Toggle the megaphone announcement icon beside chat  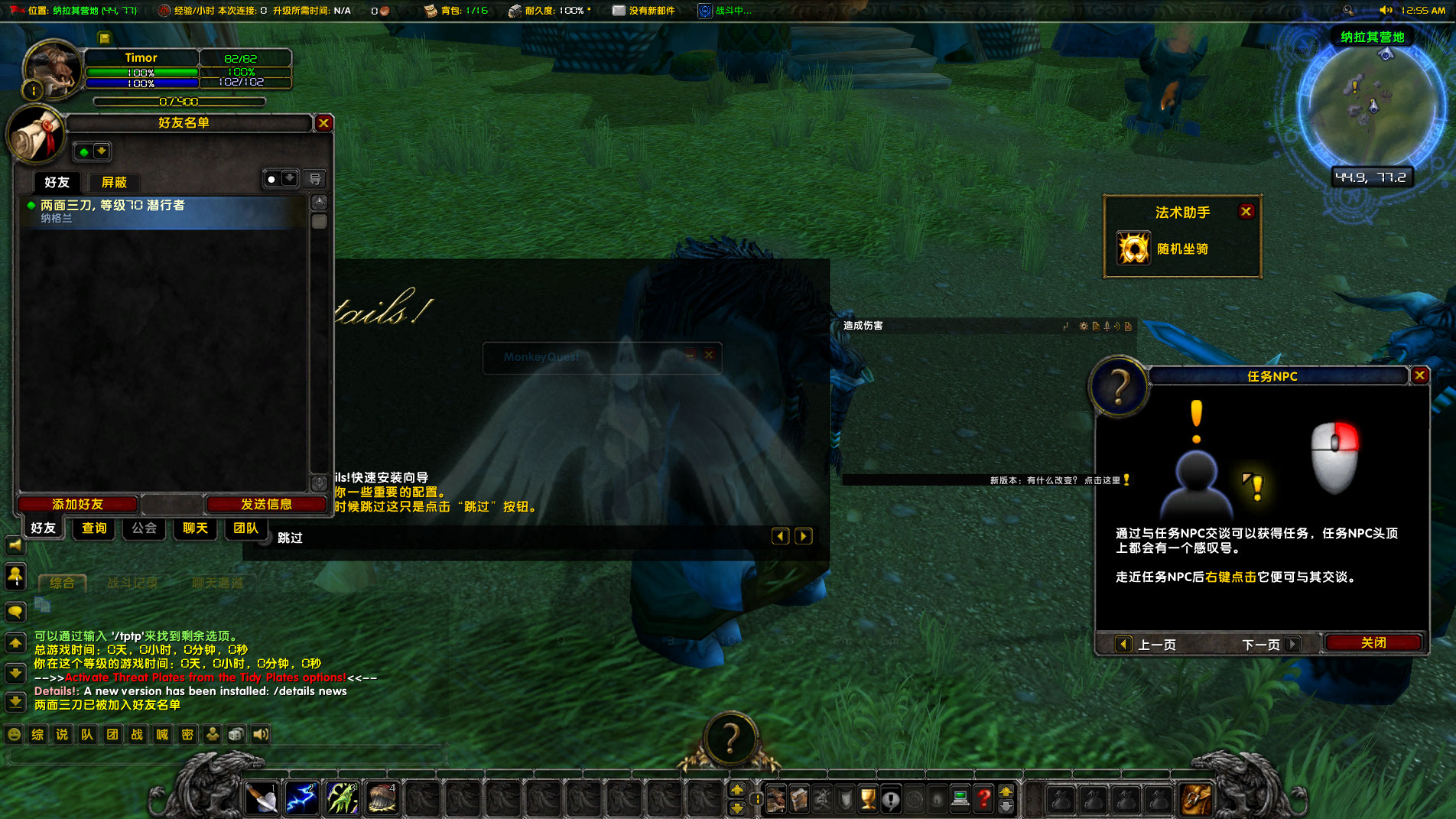[15, 544]
